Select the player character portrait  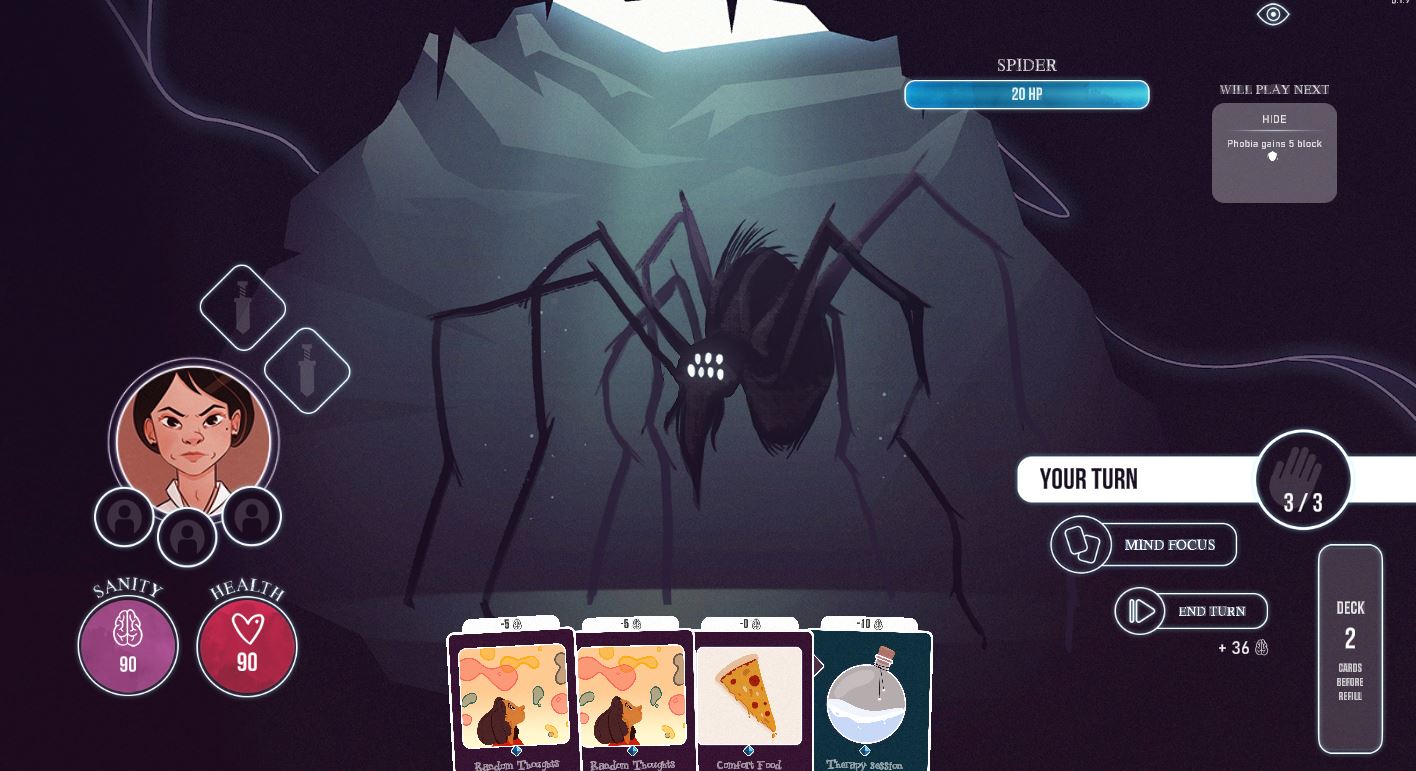pyautogui.click(x=193, y=440)
